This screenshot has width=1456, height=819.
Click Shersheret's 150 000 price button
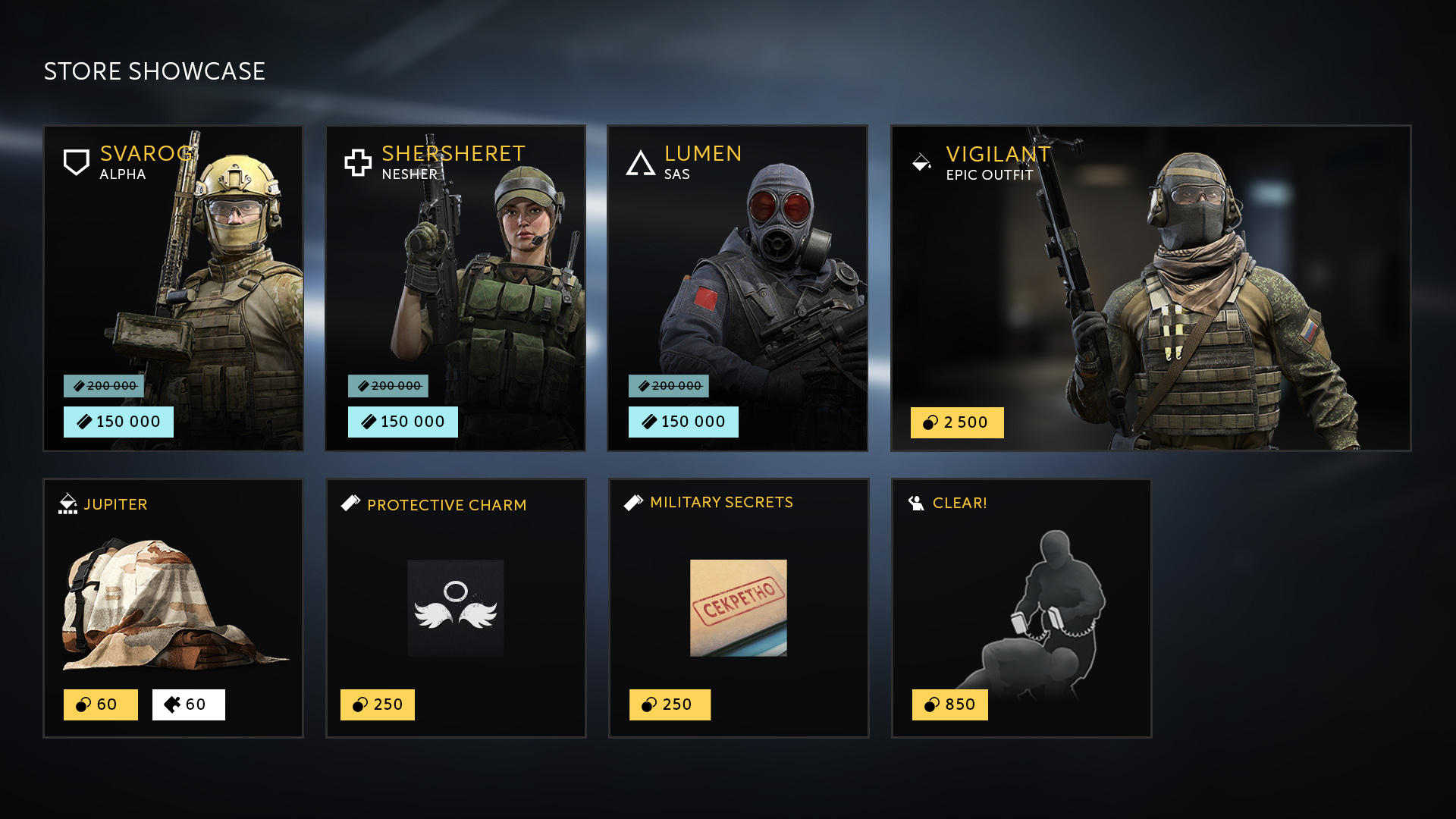click(403, 422)
